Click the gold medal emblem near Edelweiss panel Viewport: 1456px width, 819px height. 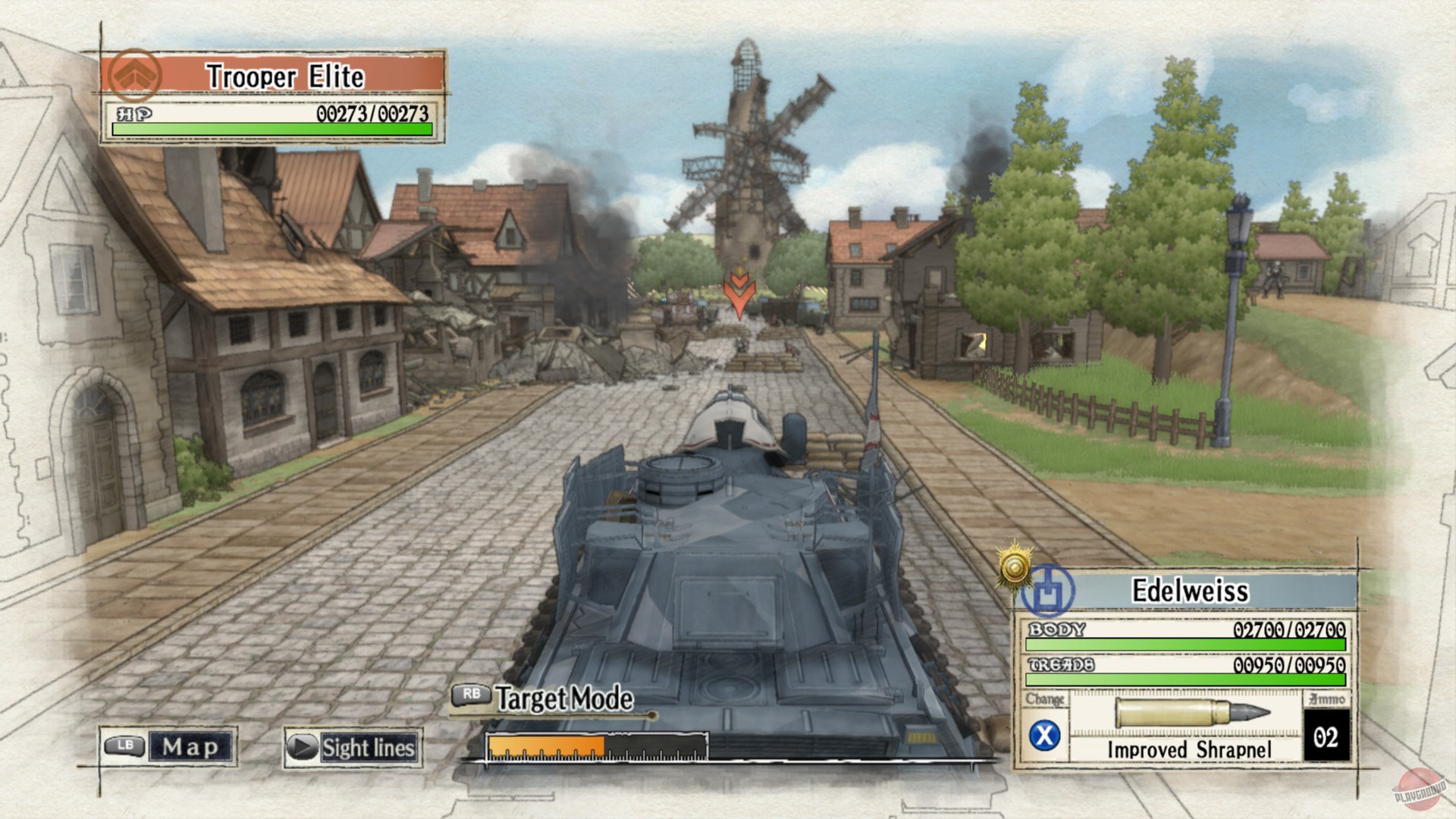click(1014, 566)
